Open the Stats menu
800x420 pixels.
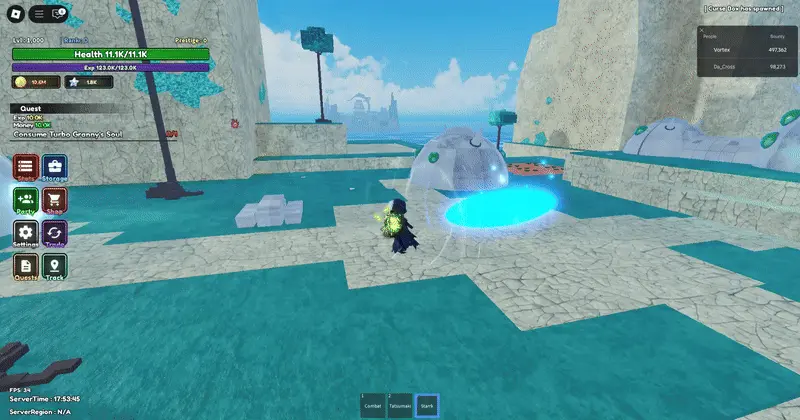click(x=26, y=168)
